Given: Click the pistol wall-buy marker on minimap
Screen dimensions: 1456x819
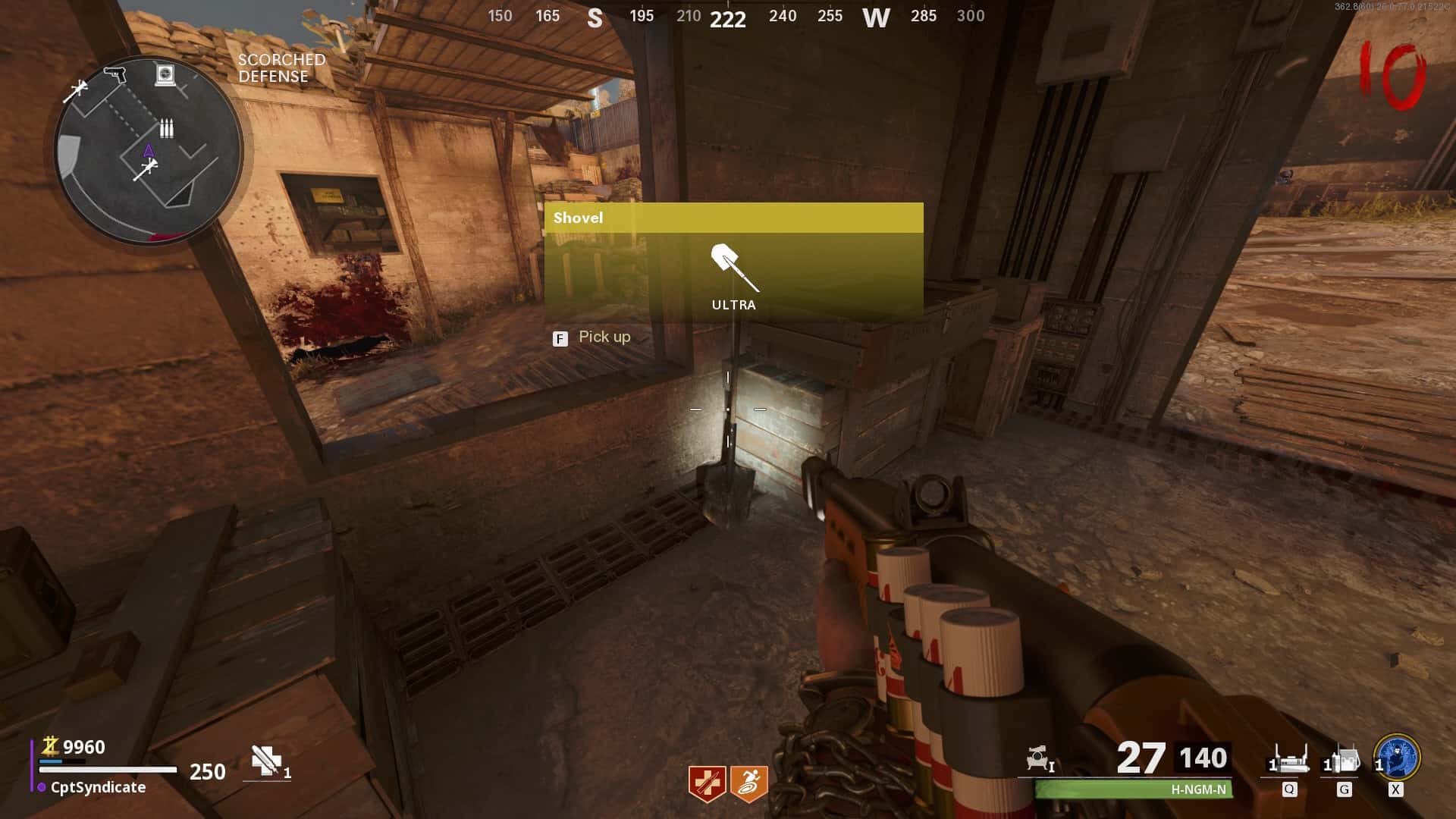Looking at the screenshot, I should tap(115, 74).
